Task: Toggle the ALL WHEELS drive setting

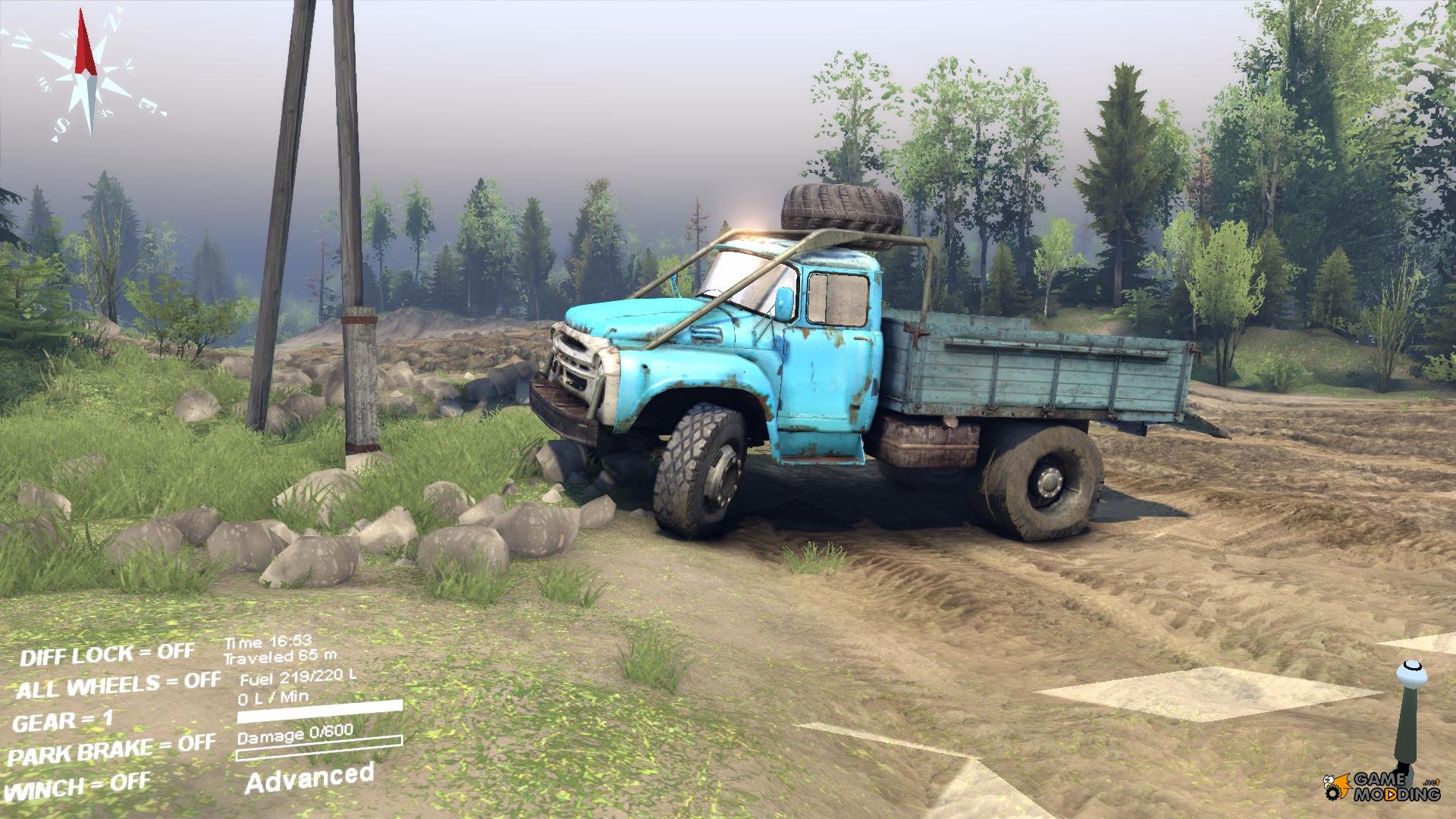Action: 118,686
